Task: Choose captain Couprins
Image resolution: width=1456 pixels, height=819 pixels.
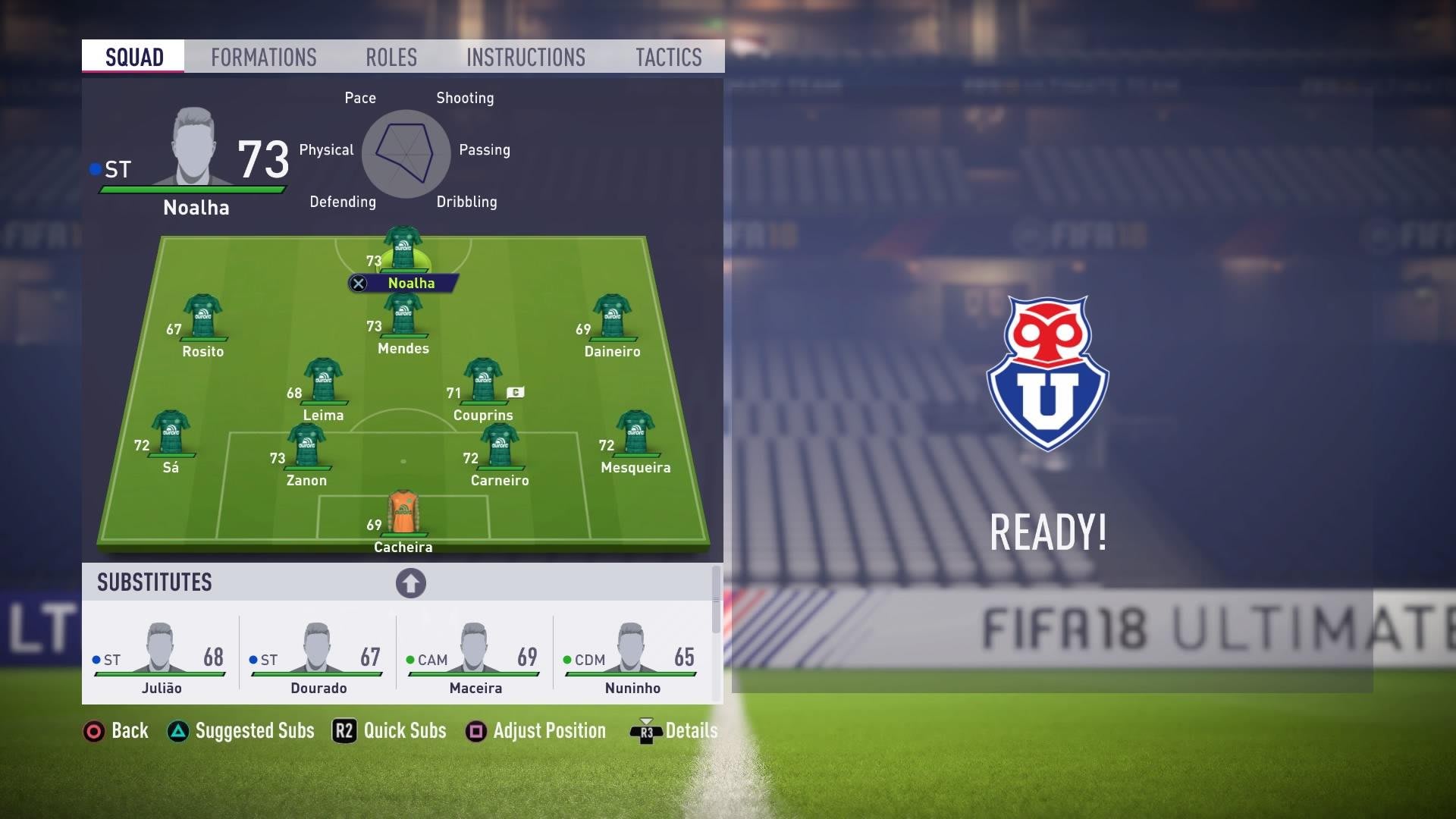Action: 483,382
